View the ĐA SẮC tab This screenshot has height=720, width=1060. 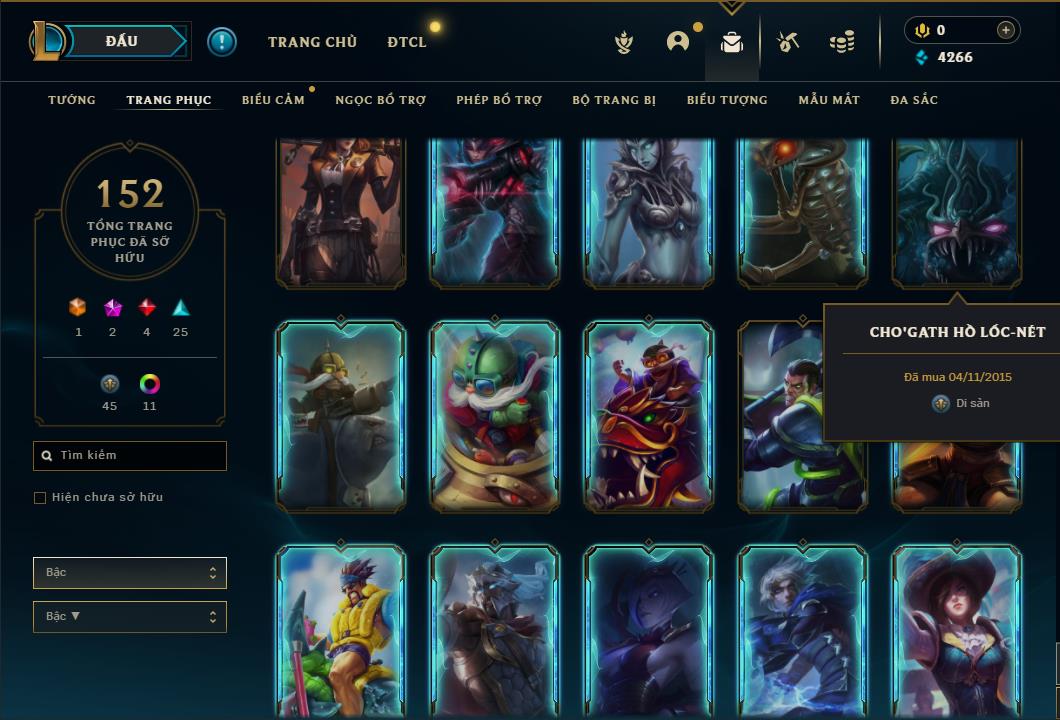pyautogui.click(x=914, y=100)
